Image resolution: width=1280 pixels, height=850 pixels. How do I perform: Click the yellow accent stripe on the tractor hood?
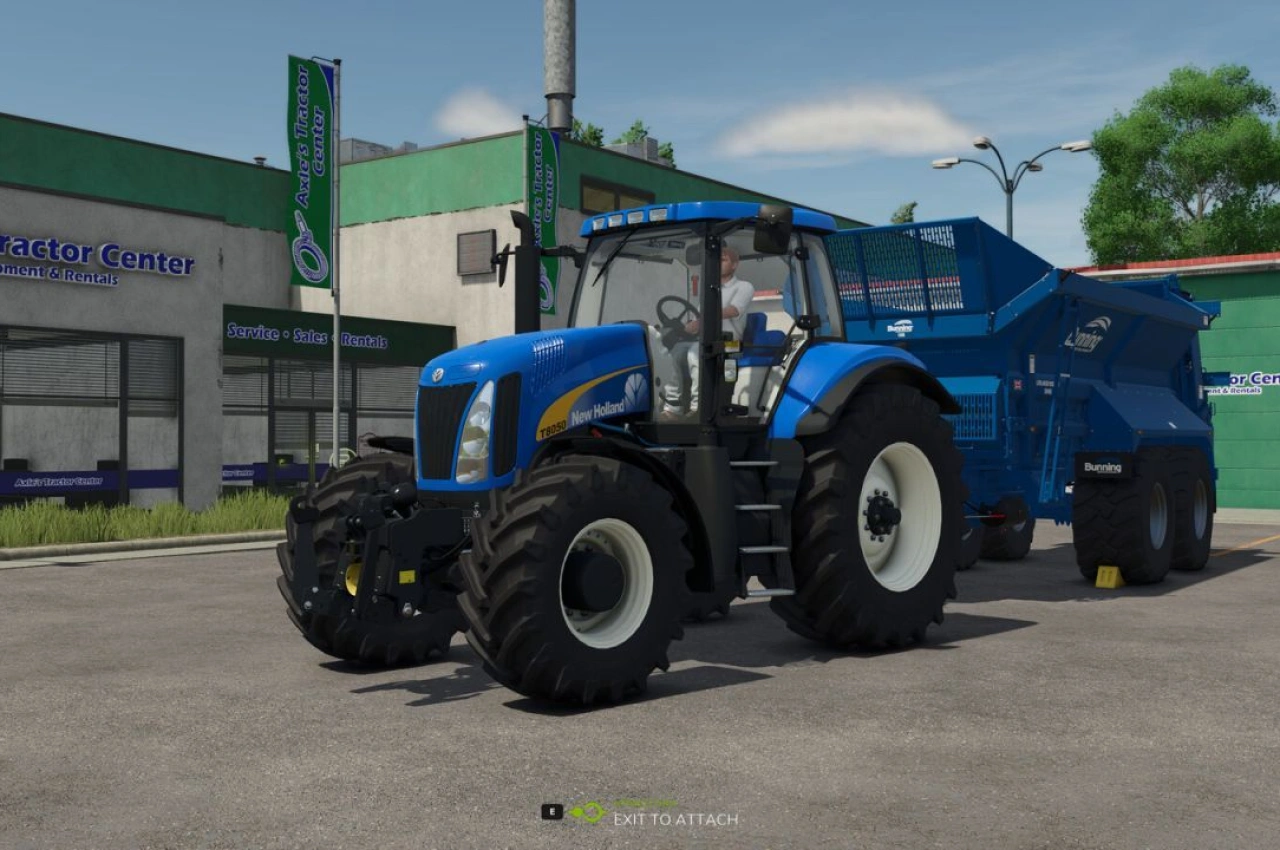coord(570,410)
